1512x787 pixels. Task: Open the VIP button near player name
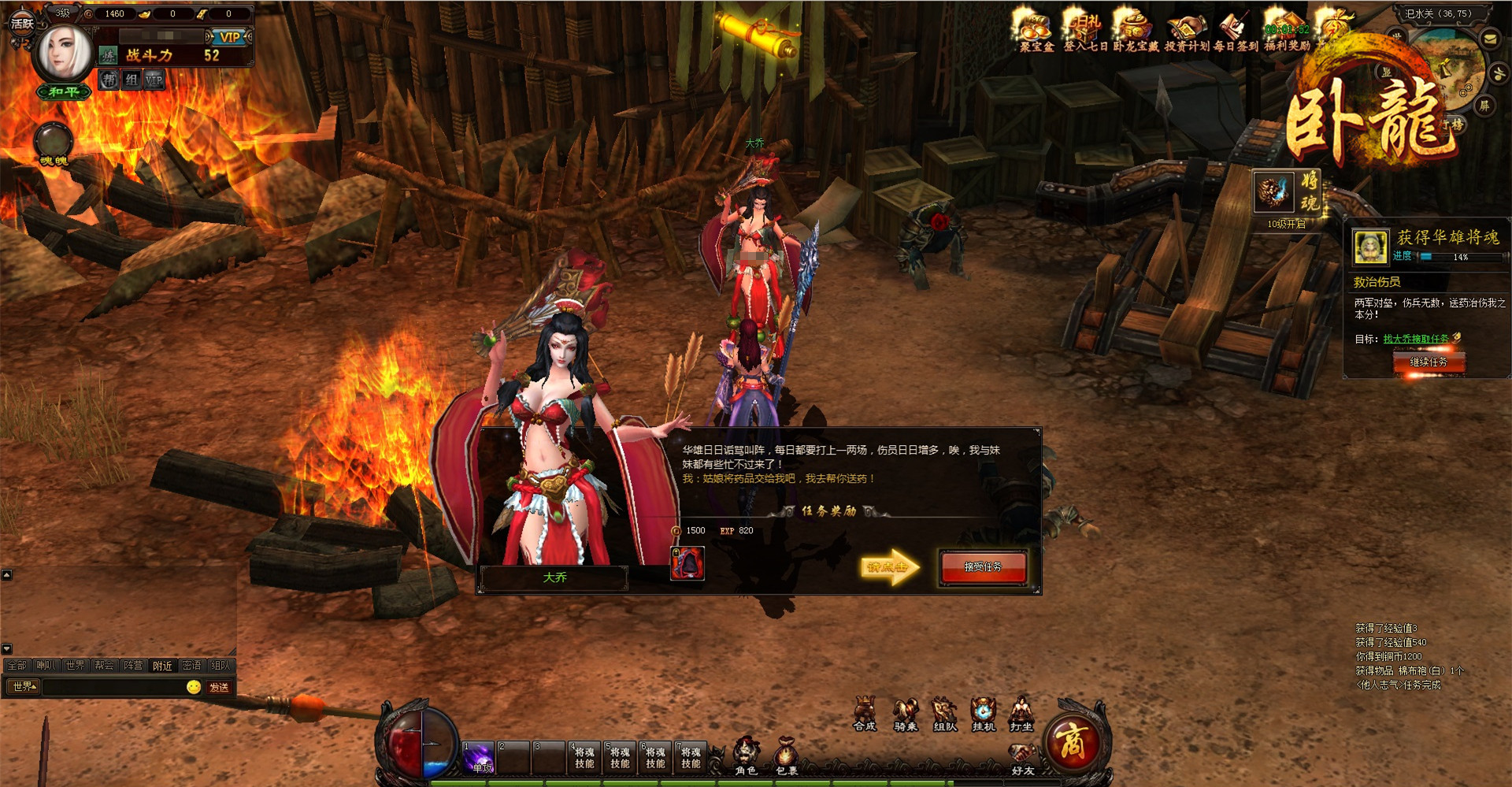(229, 37)
